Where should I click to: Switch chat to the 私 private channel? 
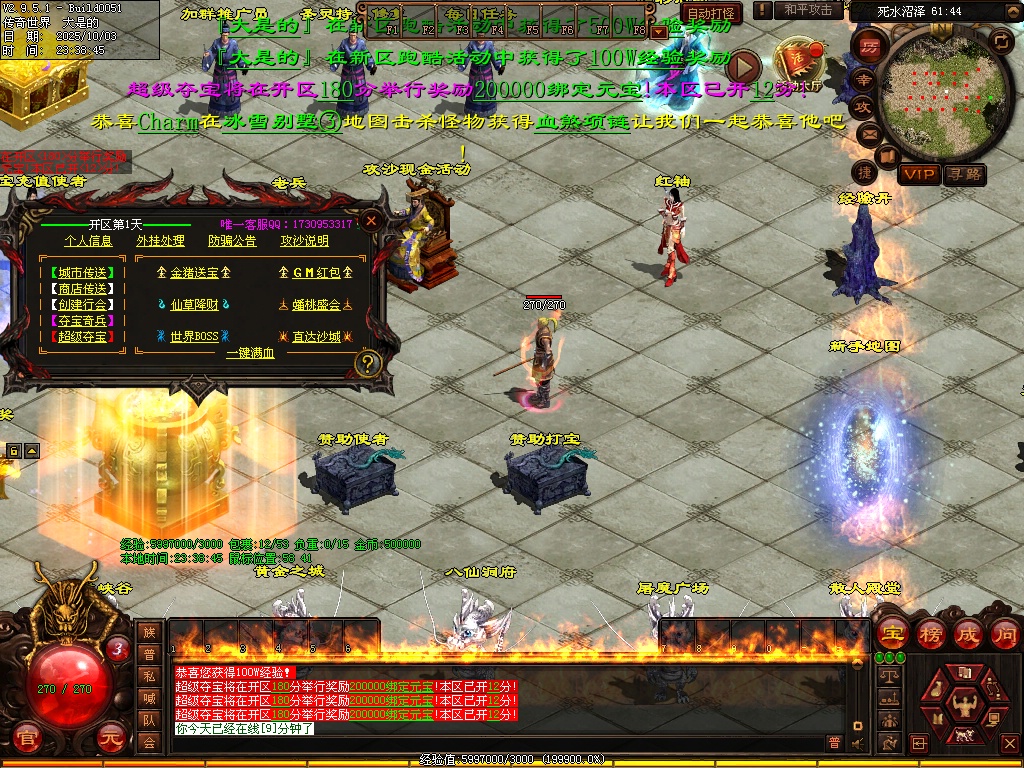click(x=149, y=675)
